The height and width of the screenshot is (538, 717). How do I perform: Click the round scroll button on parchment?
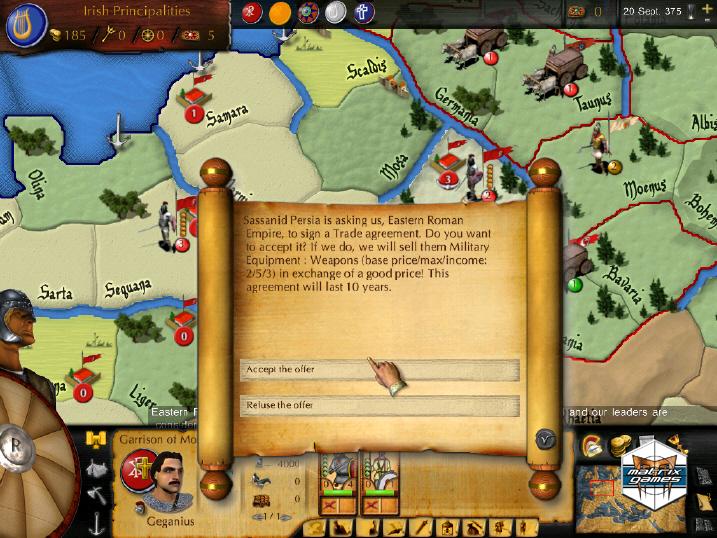tap(545, 438)
